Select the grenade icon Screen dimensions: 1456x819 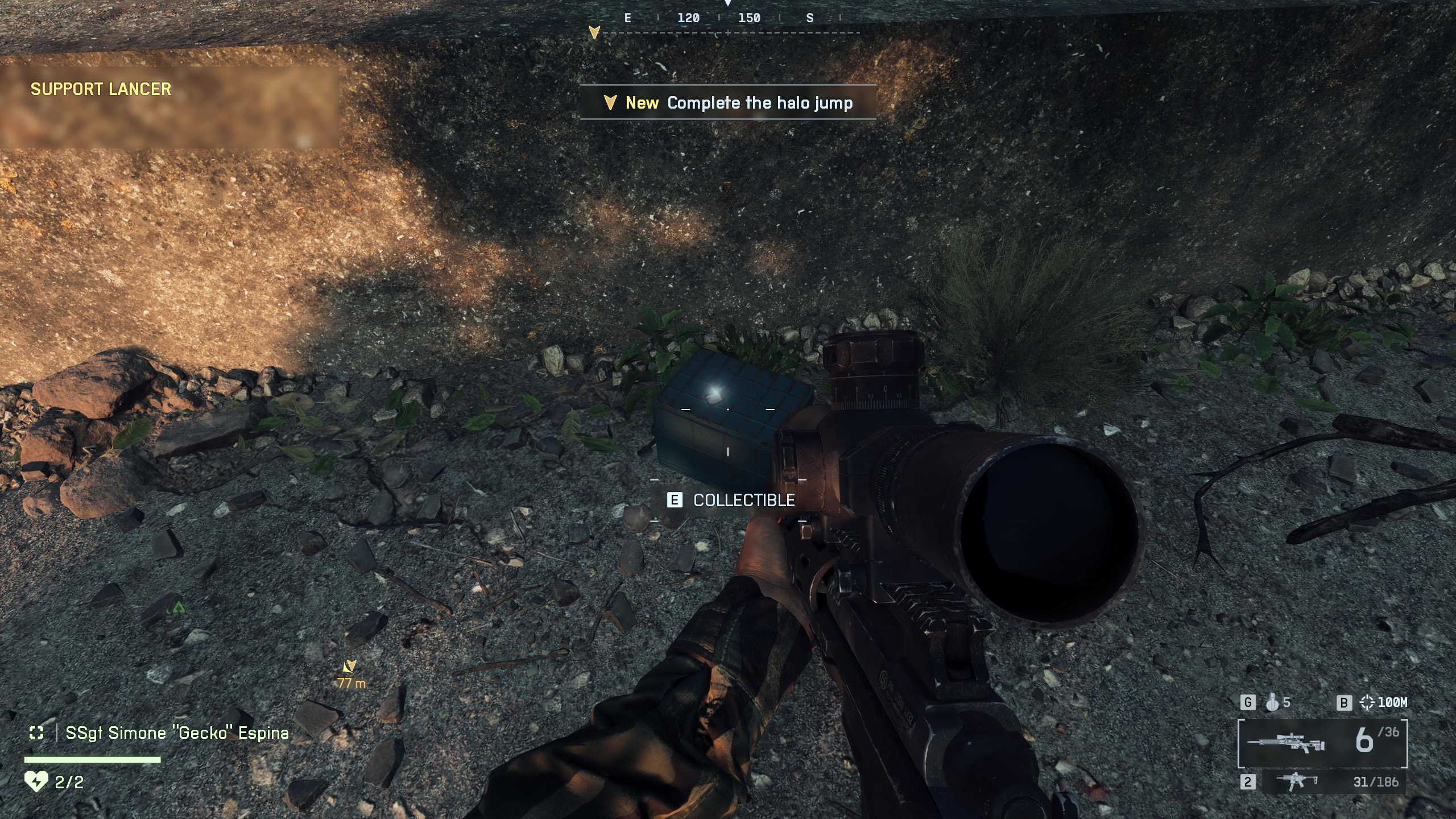click(1273, 703)
